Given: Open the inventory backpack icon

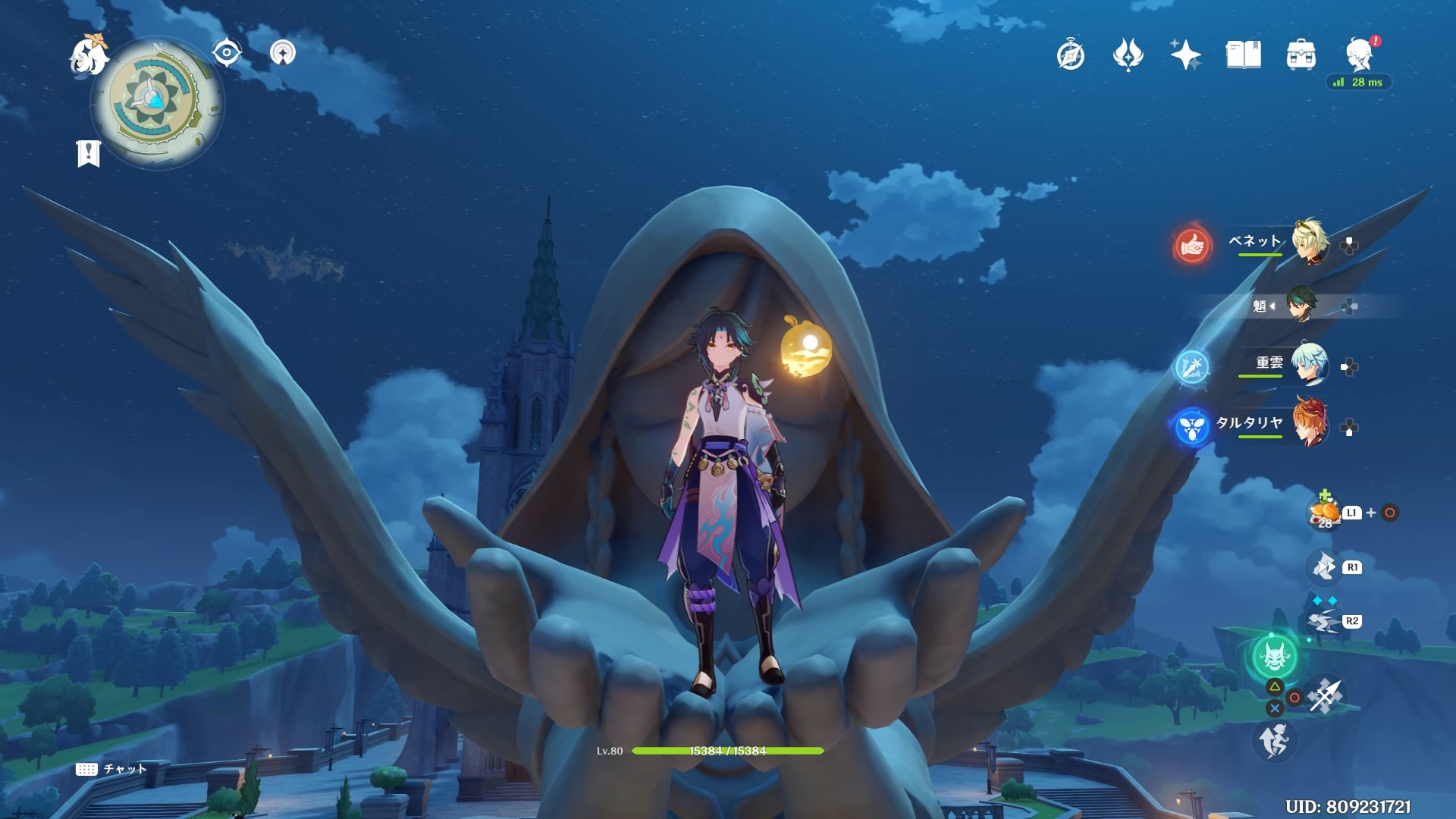Looking at the screenshot, I should 1301,55.
